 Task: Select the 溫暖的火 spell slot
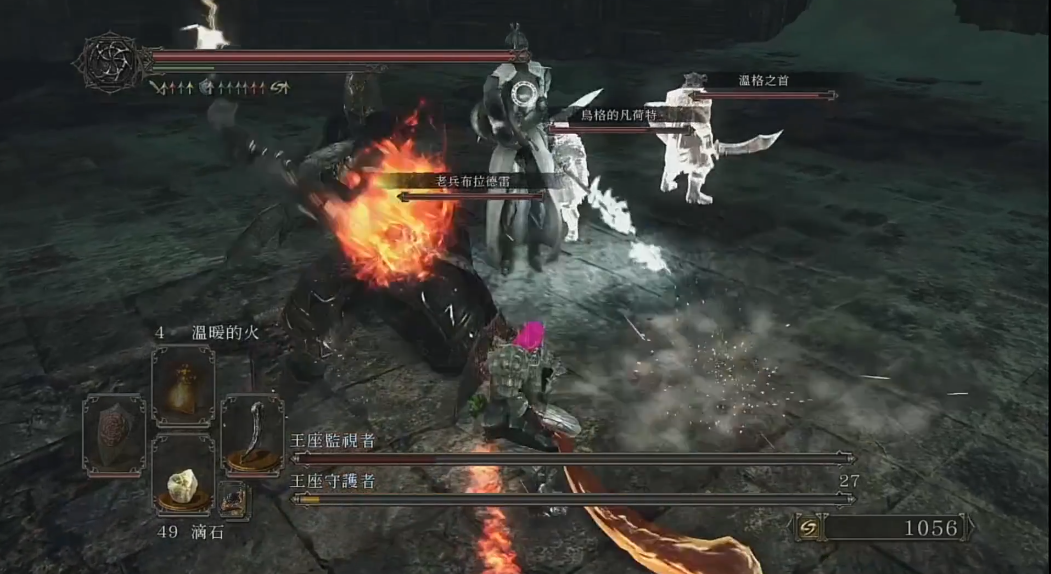pos(183,386)
